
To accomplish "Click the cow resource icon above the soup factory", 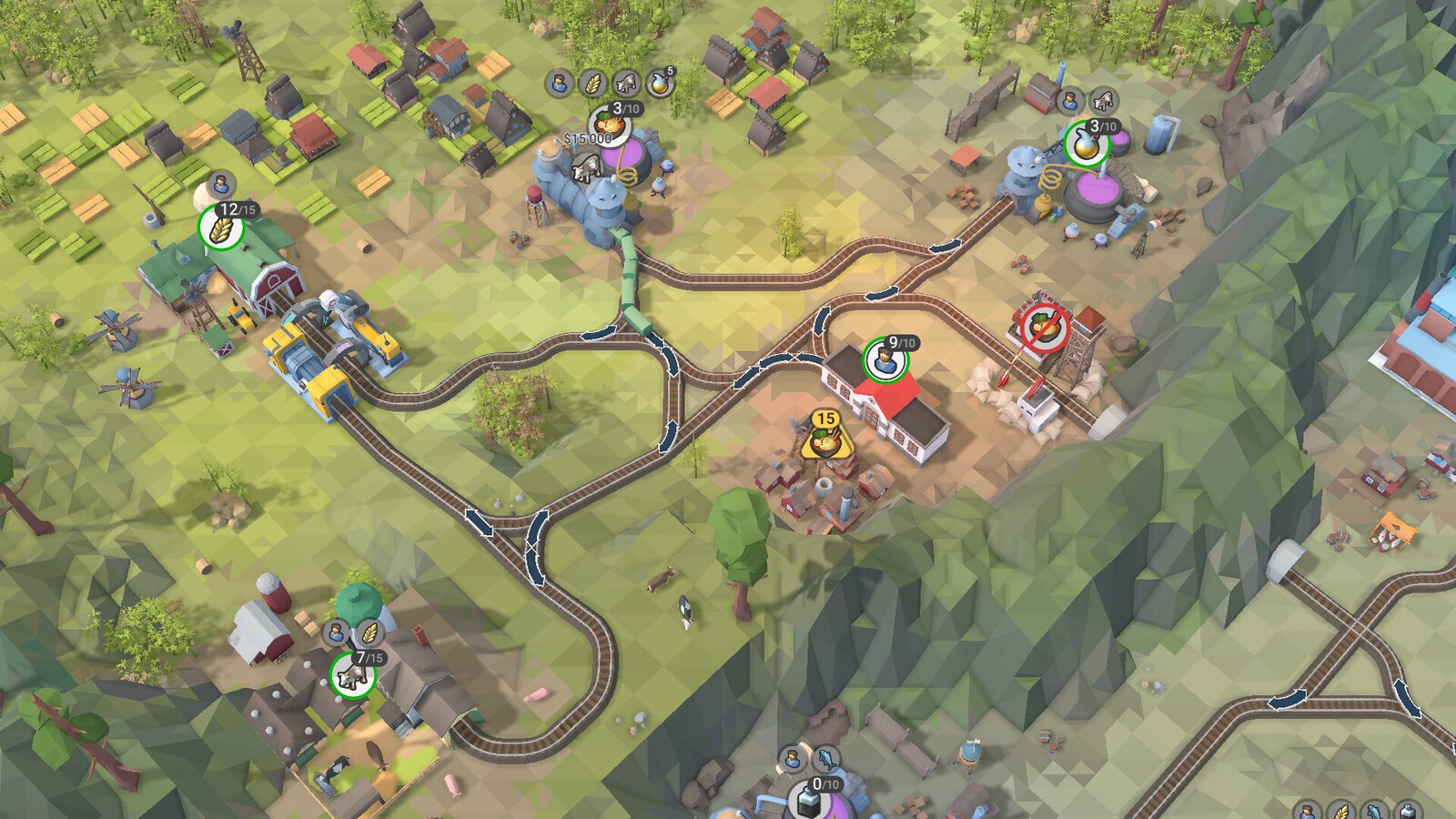I will [625, 85].
